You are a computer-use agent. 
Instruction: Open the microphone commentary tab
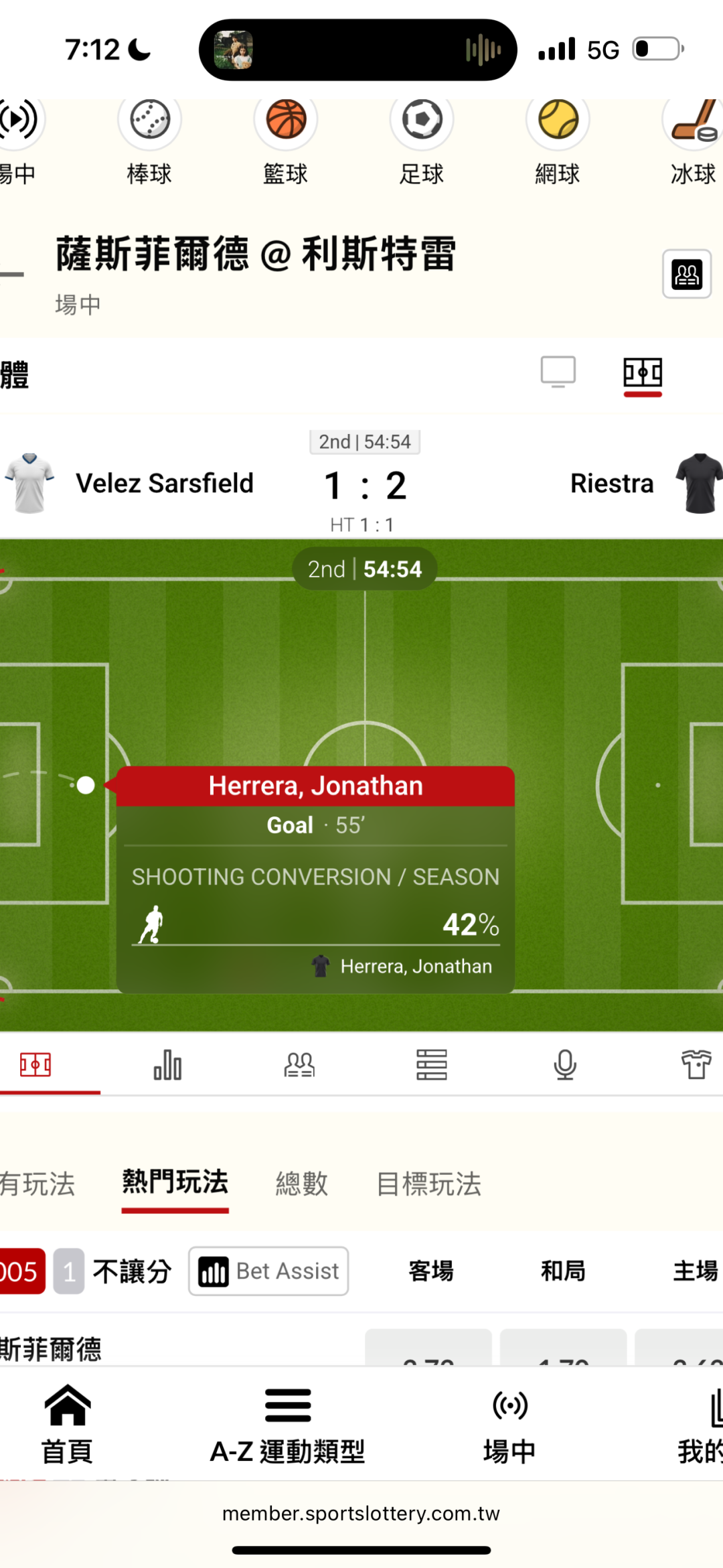(565, 1064)
